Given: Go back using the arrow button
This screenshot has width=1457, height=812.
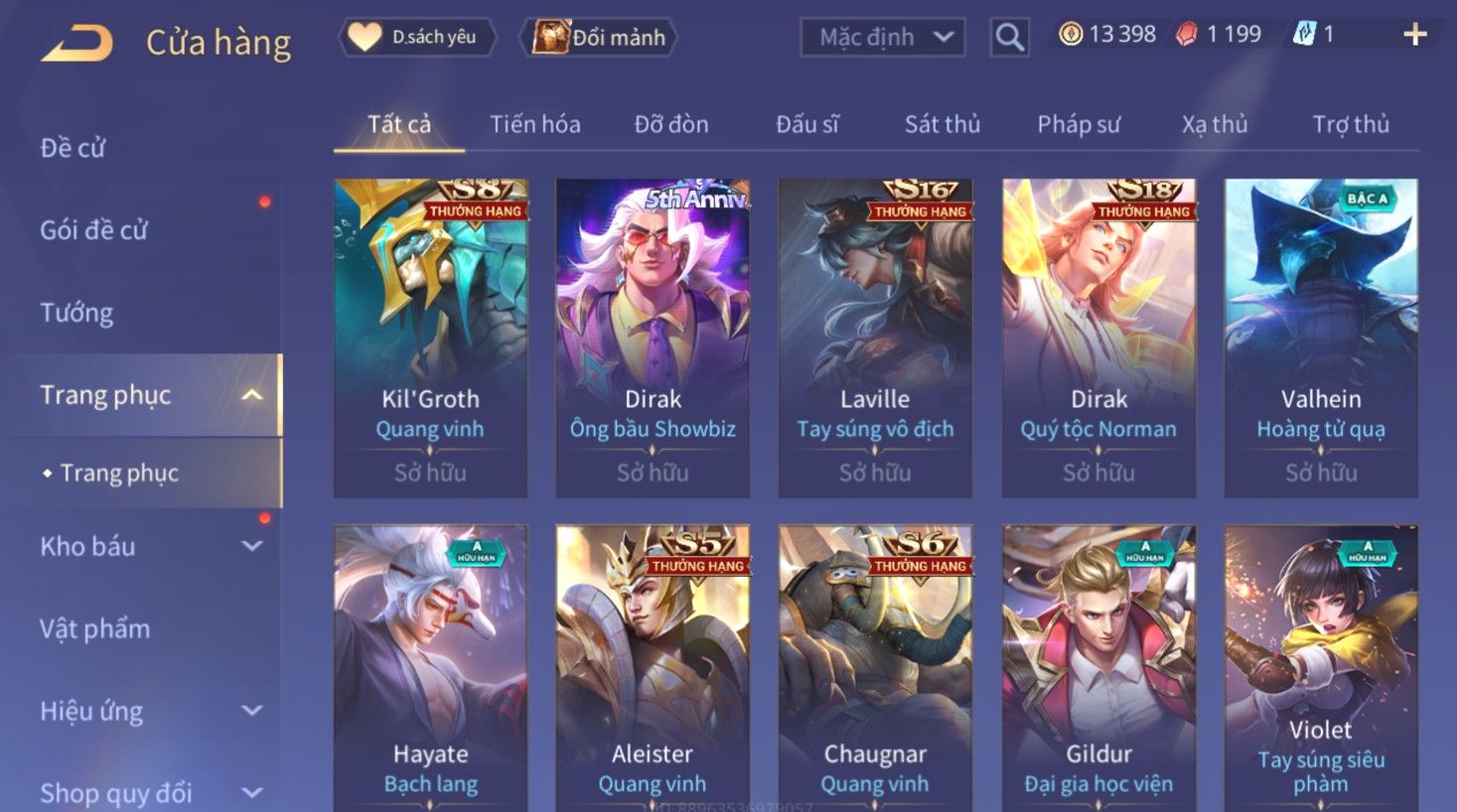Looking at the screenshot, I should point(77,43).
